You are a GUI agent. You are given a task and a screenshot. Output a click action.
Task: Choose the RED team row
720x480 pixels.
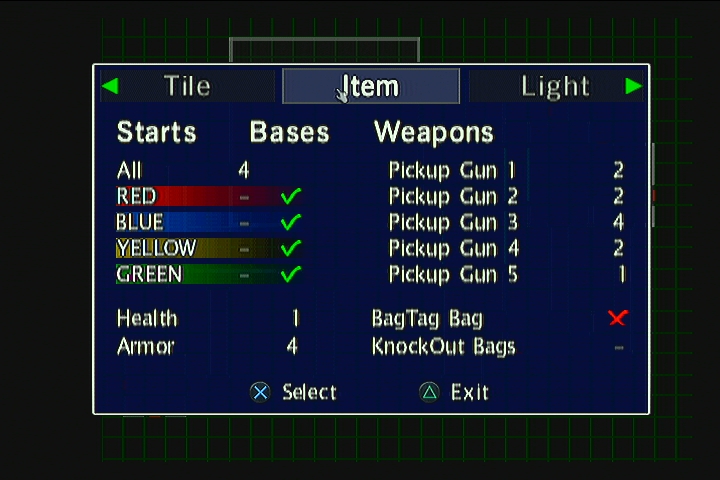(137, 196)
